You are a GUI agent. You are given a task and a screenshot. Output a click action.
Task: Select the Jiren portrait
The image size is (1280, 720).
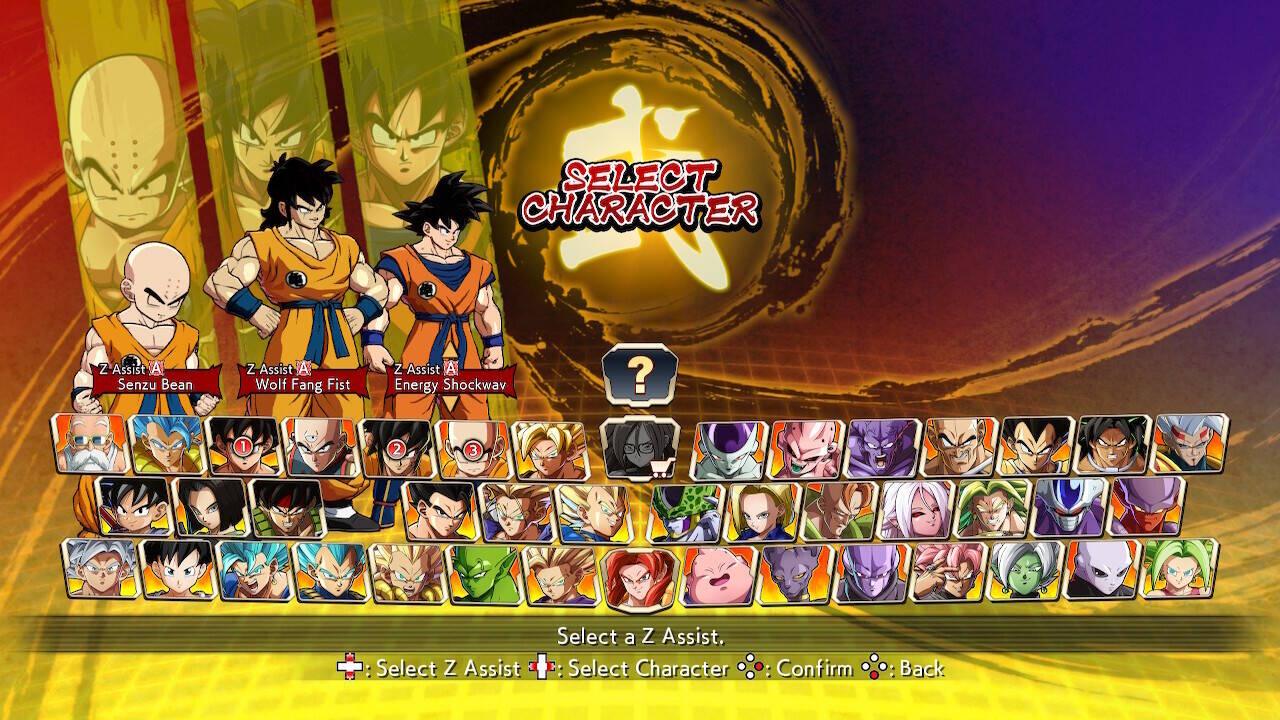pyautogui.click(x=1102, y=571)
